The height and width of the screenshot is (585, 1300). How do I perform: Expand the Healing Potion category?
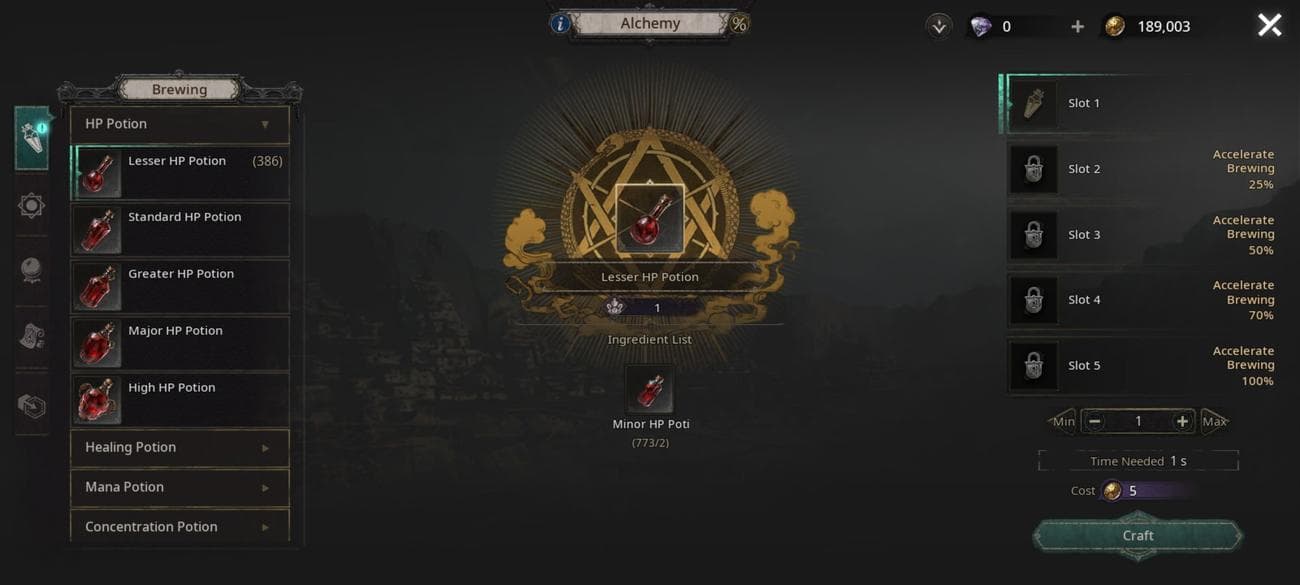[x=180, y=448]
